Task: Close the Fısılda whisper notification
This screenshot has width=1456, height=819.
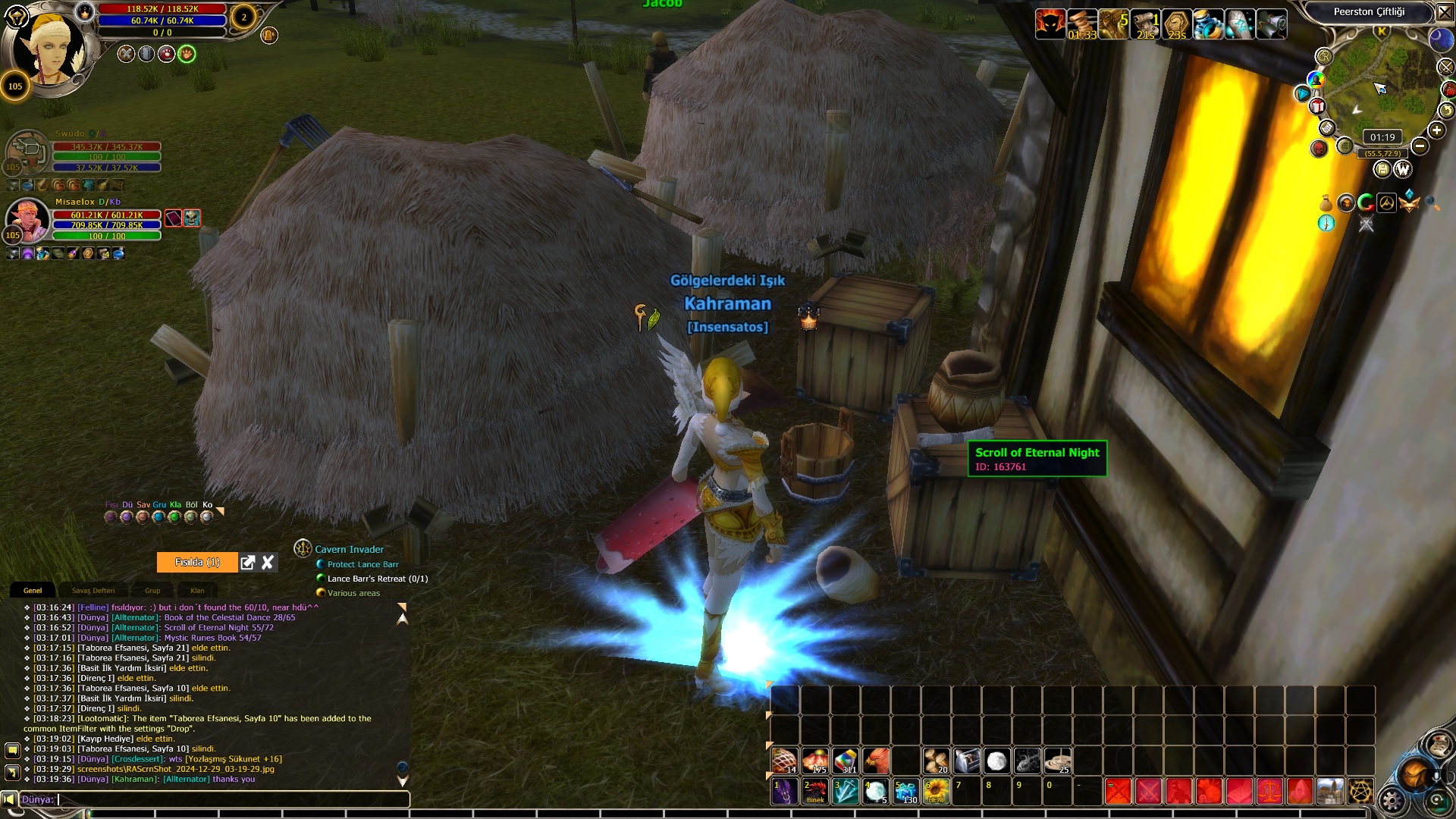Action: pos(268,562)
